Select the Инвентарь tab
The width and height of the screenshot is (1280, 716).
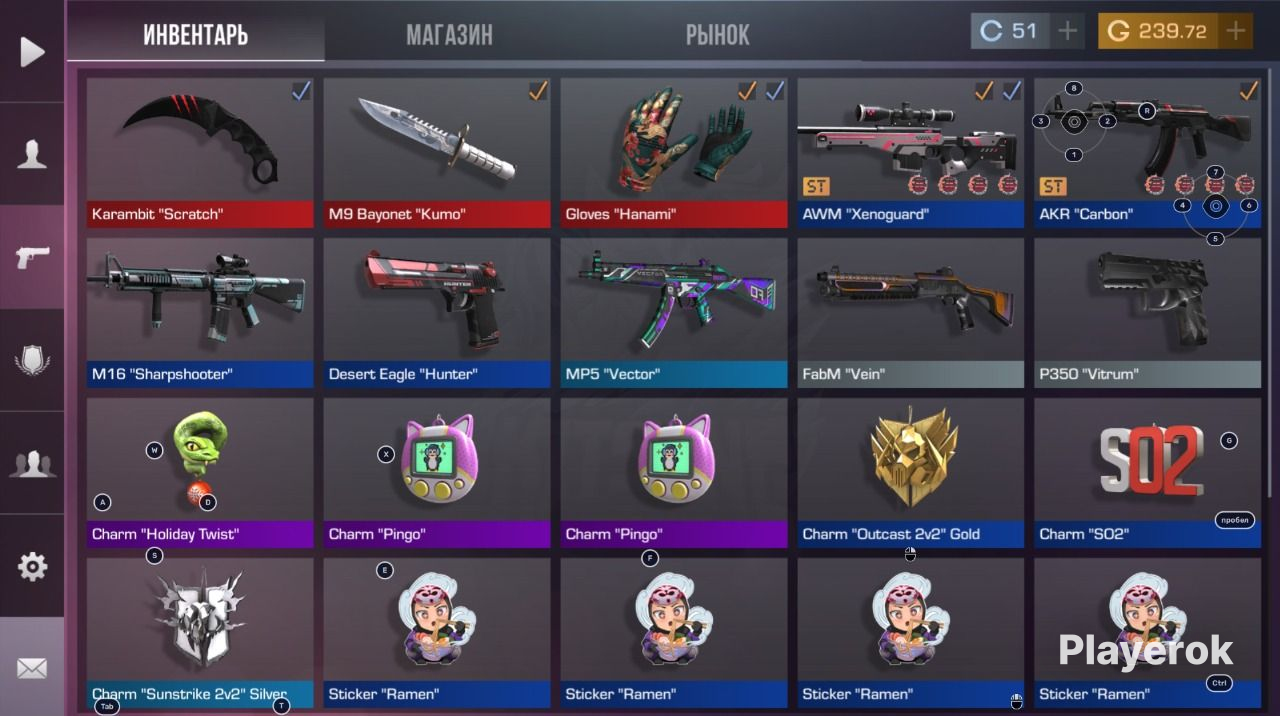[196, 35]
